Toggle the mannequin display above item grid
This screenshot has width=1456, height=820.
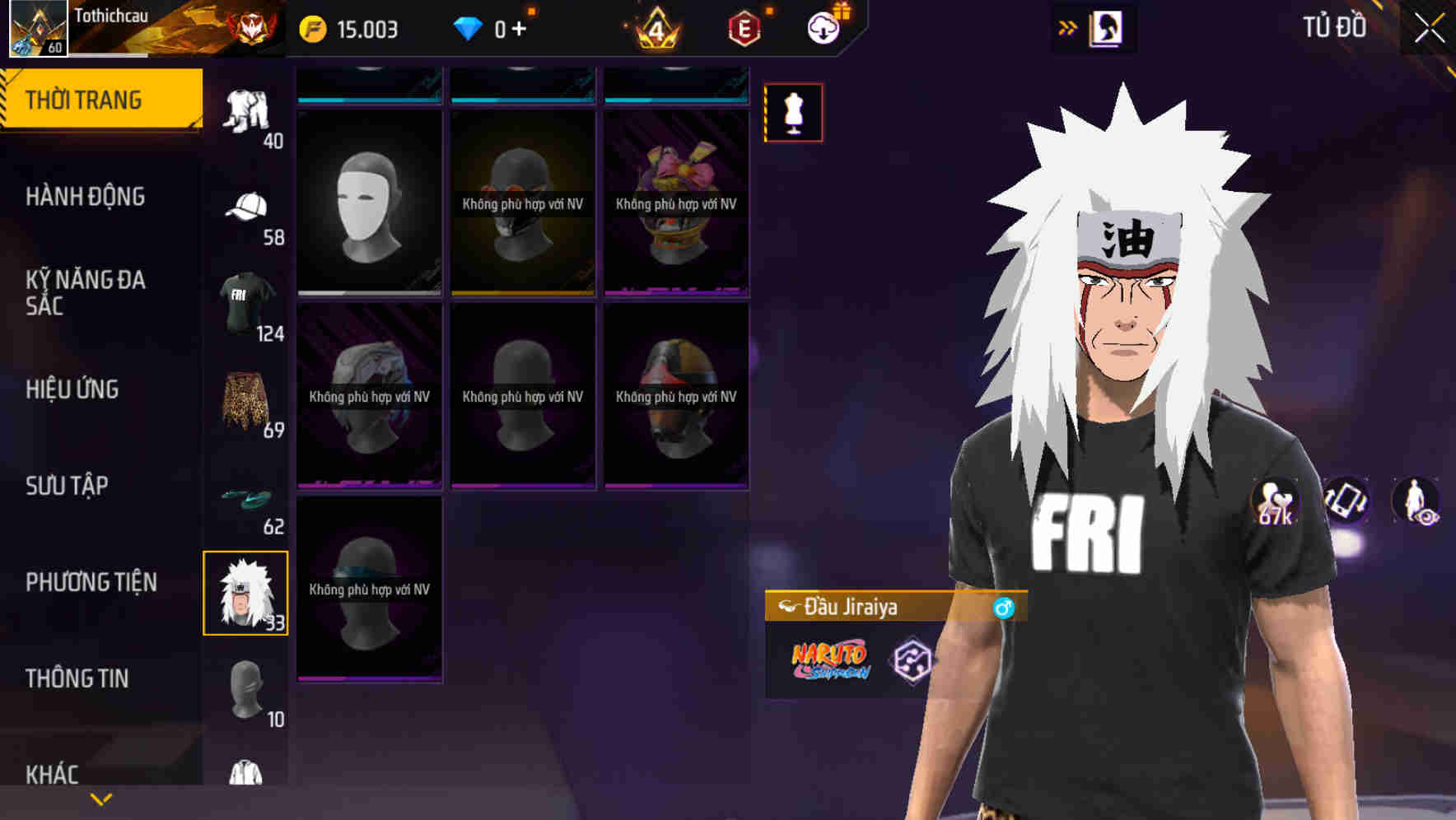[793, 113]
